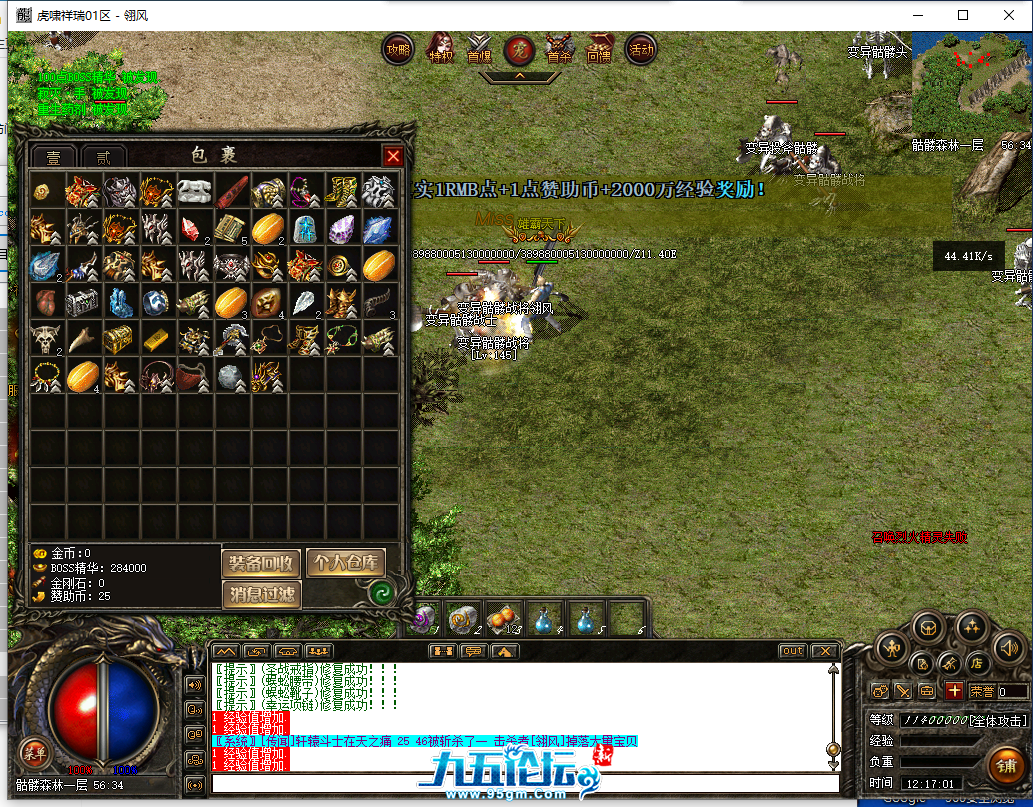Open the 特权 privileges menu
The width and height of the screenshot is (1033, 807).
click(x=440, y=49)
